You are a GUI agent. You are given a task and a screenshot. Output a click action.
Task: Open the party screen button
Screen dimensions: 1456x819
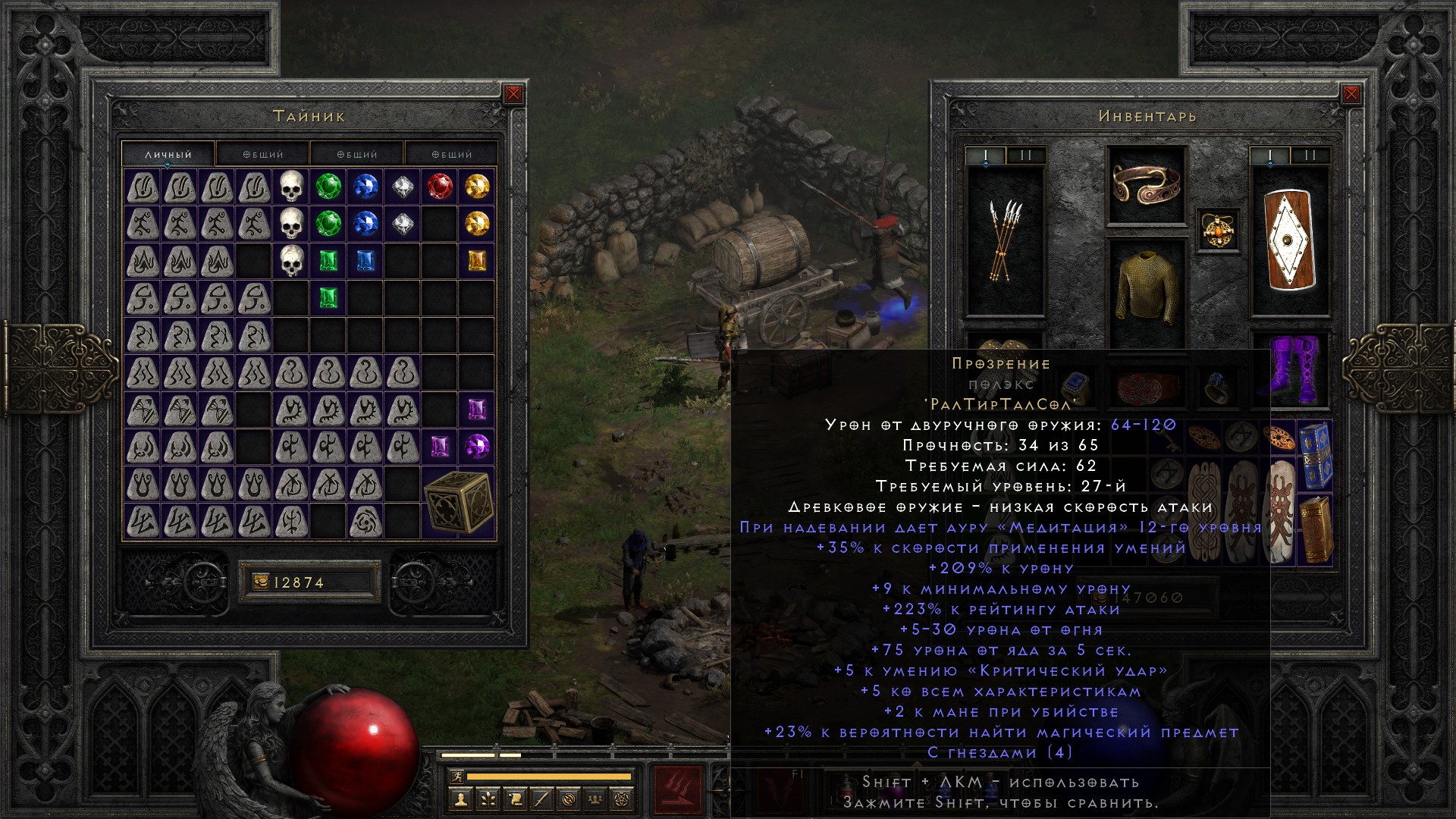[x=596, y=799]
